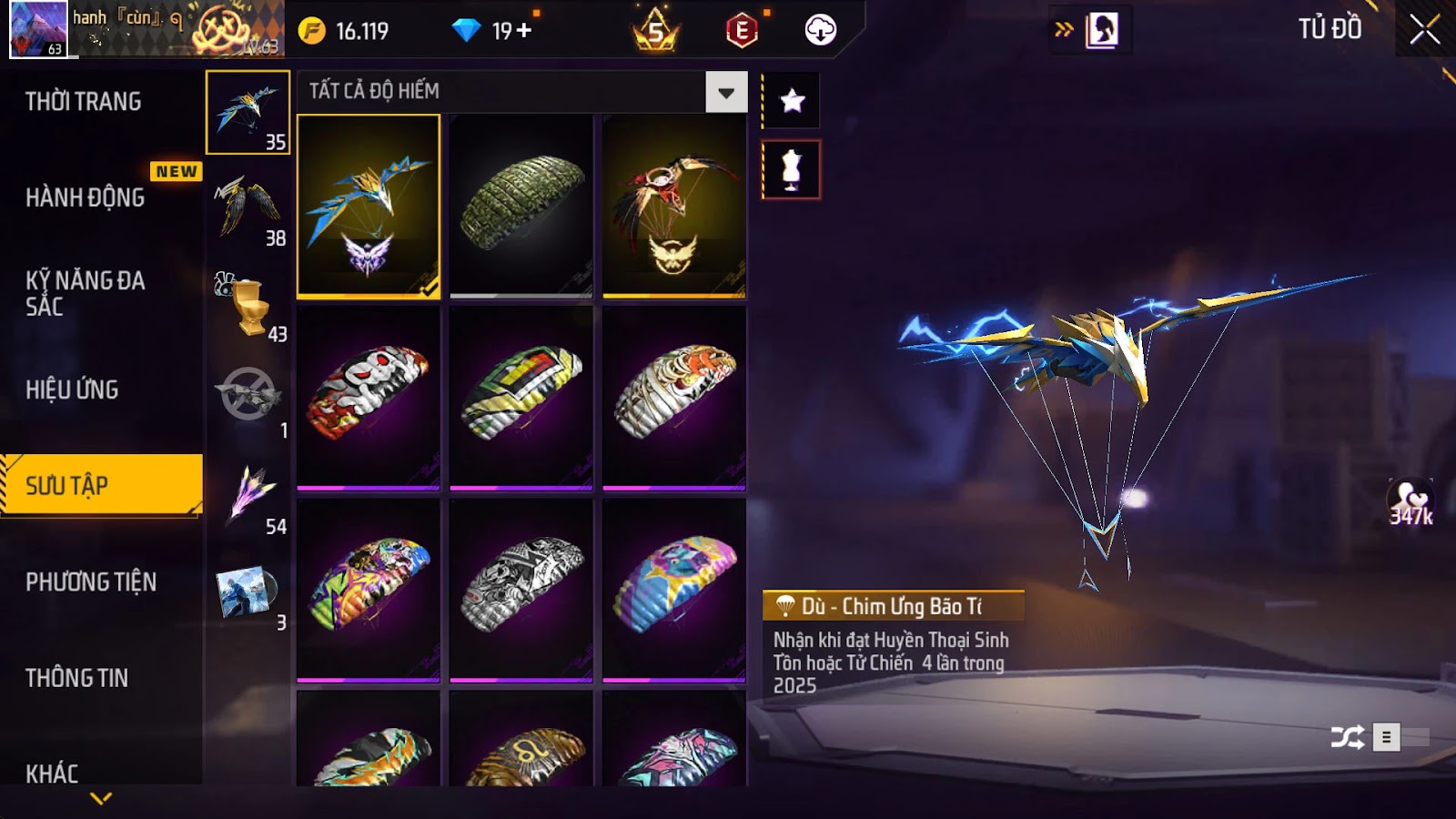Open the Khác category

(x=53, y=773)
